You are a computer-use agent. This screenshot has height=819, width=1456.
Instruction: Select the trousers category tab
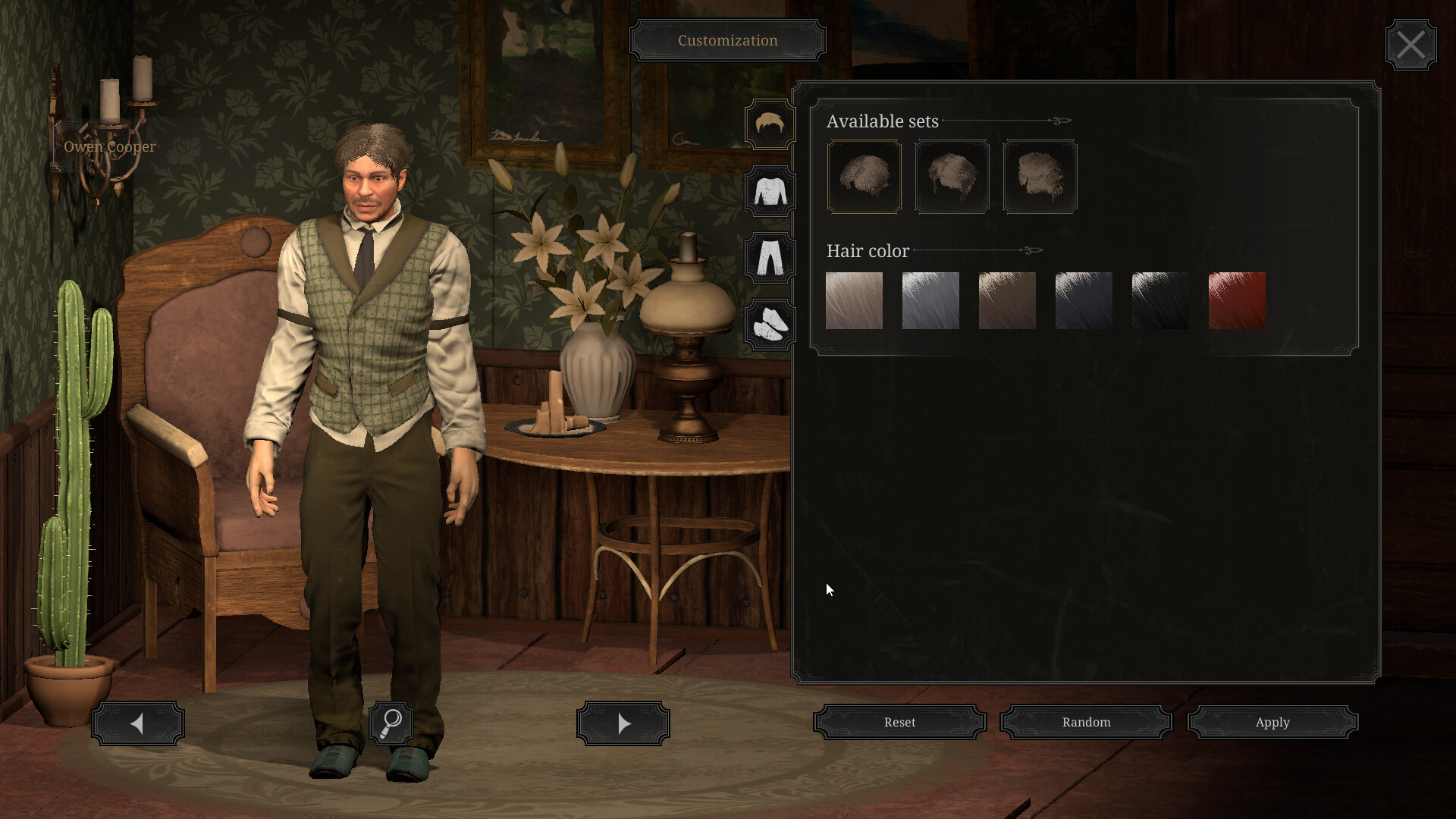pyautogui.click(x=770, y=259)
